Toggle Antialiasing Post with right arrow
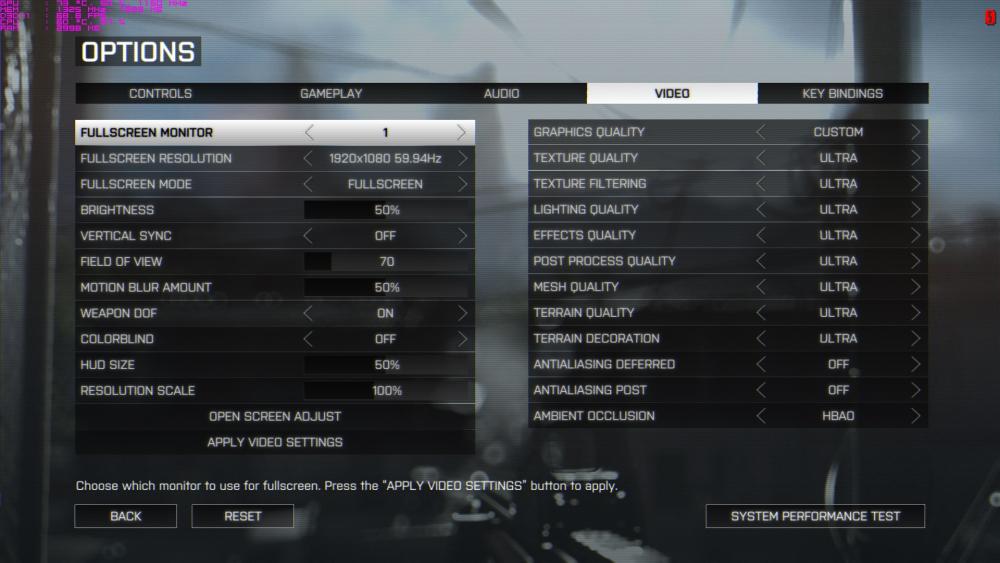 click(916, 390)
